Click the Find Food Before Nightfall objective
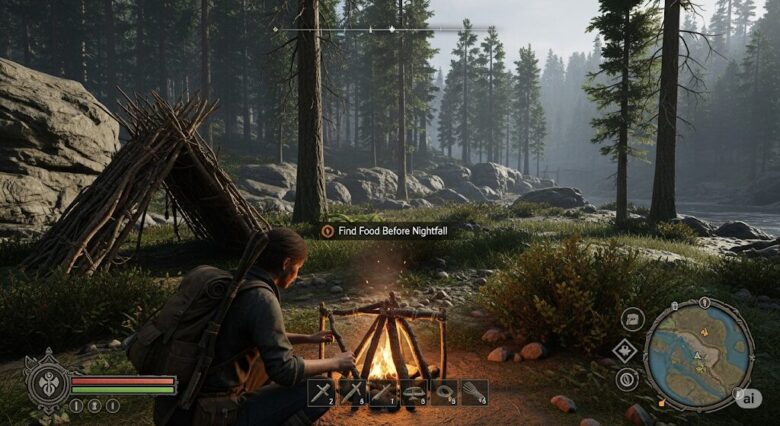 tap(385, 231)
